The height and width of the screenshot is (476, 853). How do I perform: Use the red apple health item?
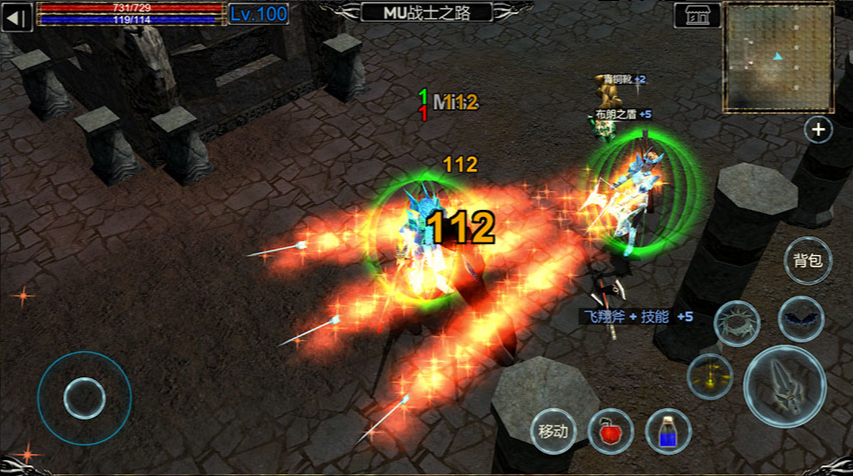click(x=610, y=431)
